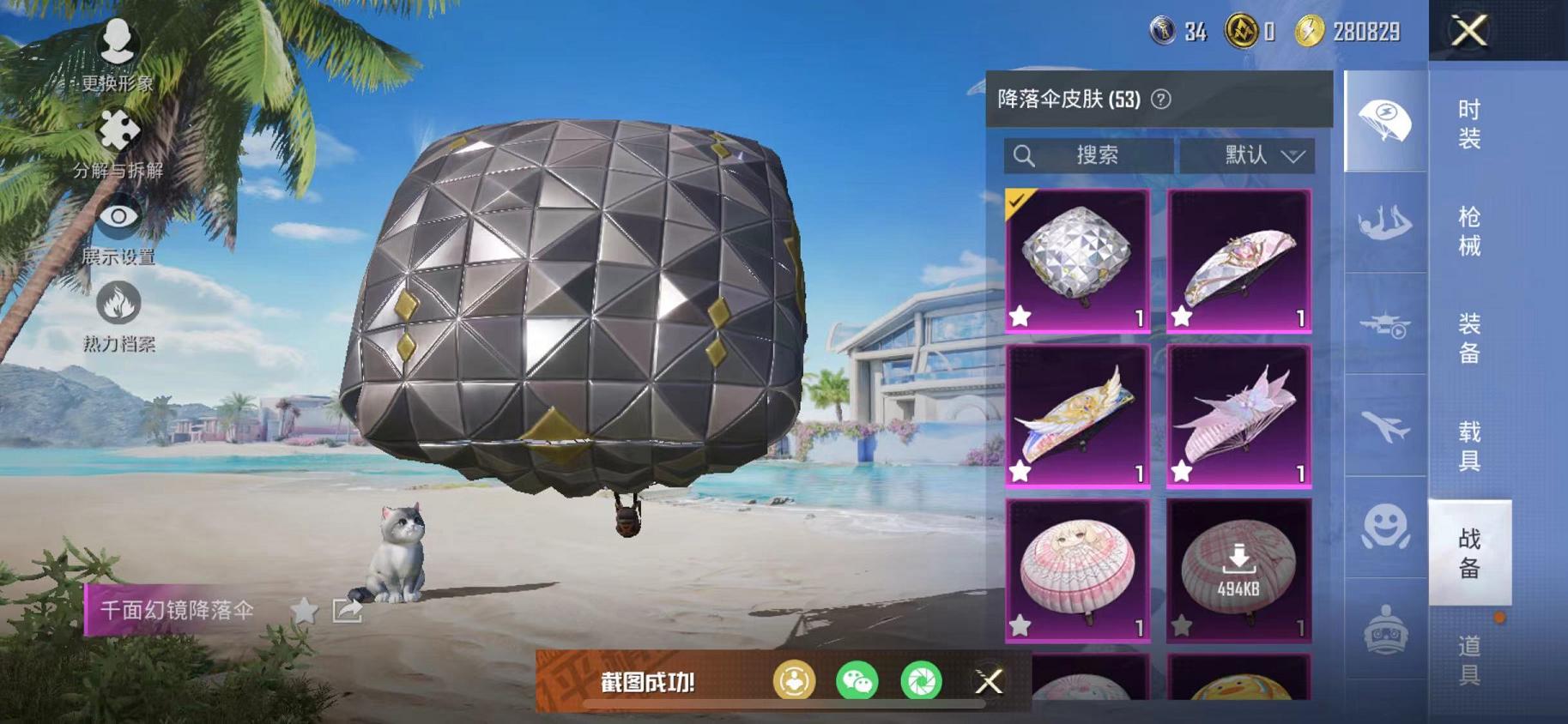Screen dimensions: 1568x724
Task: Select the golden wing parachute thumbnail
Action: [1075, 416]
